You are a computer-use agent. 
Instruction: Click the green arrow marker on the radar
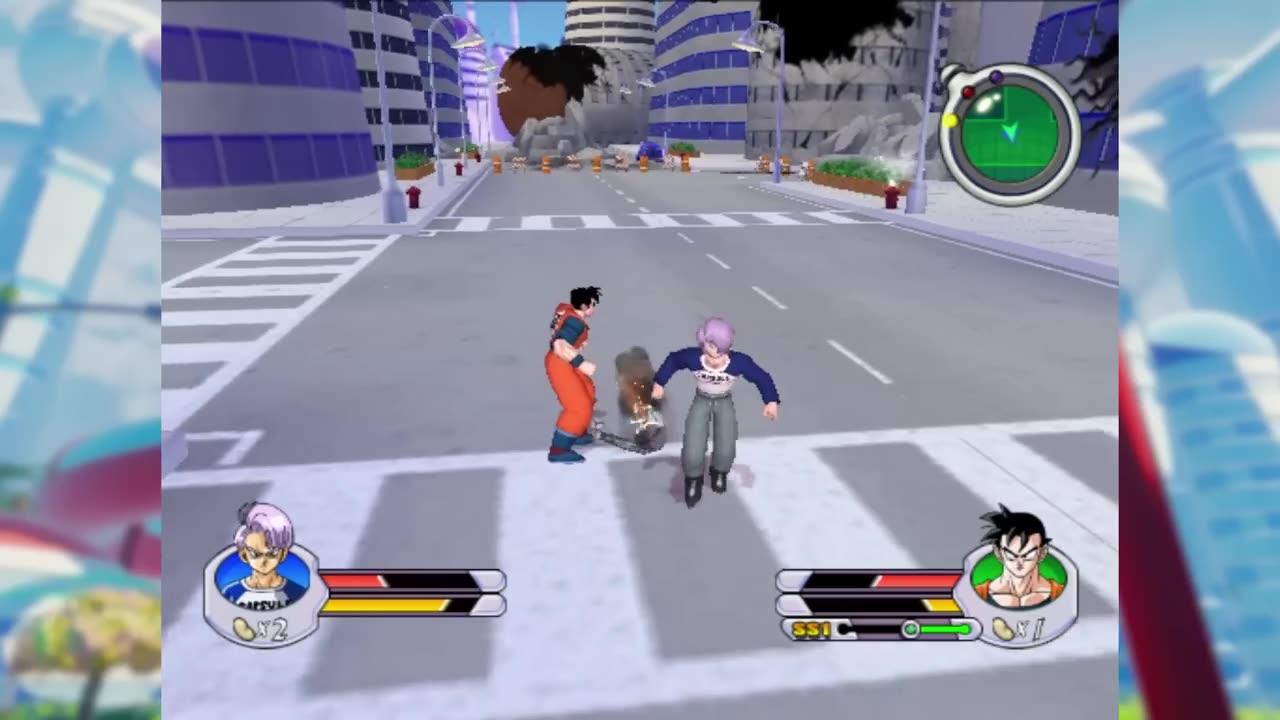click(x=1012, y=133)
